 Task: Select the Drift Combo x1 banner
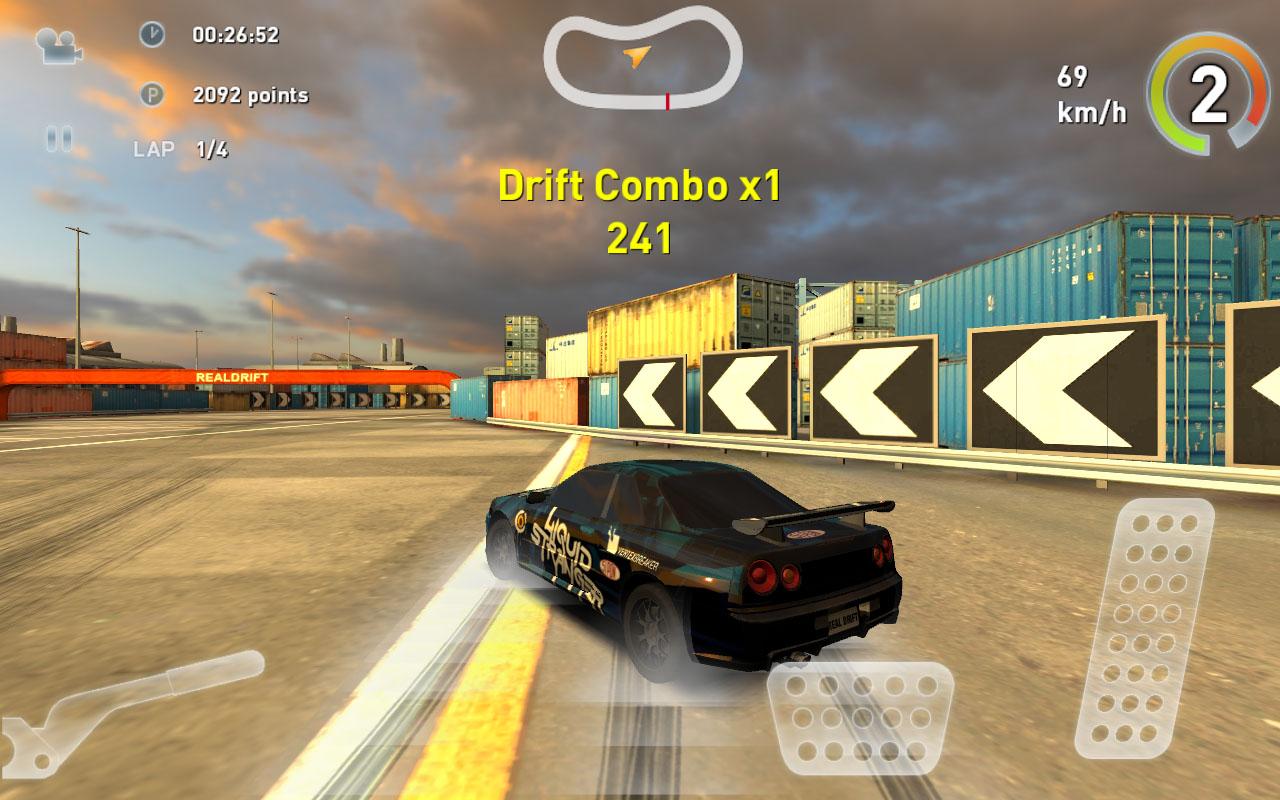(642, 186)
